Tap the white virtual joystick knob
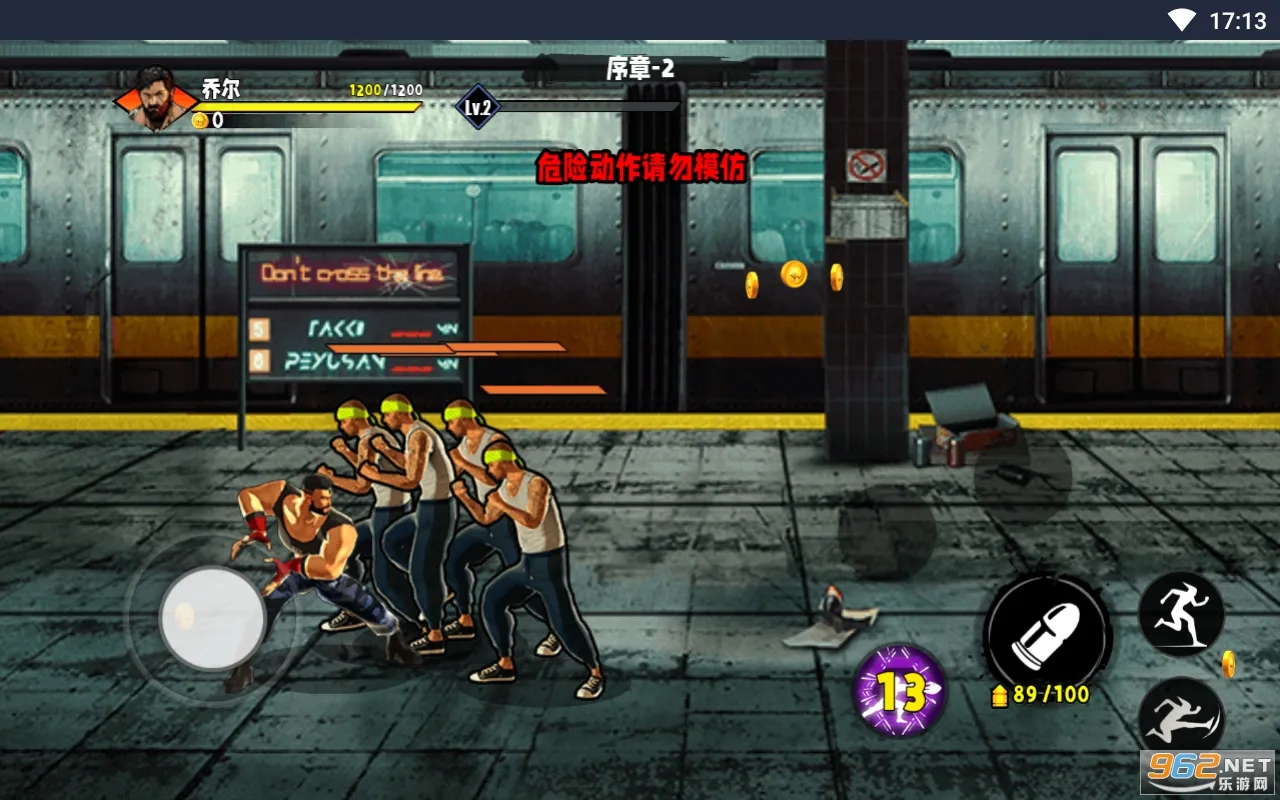 (212, 619)
